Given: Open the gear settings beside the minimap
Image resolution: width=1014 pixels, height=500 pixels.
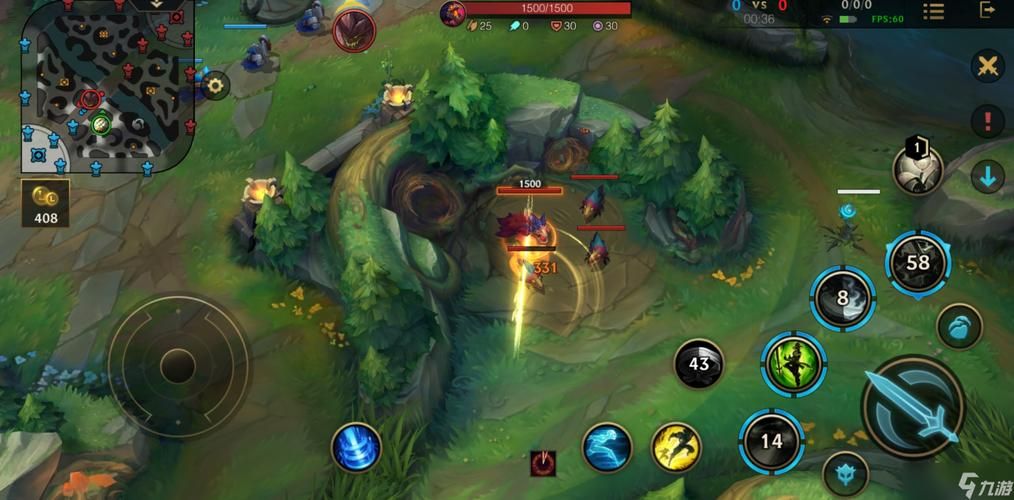Looking at the screenshot, I should (215, 86).
